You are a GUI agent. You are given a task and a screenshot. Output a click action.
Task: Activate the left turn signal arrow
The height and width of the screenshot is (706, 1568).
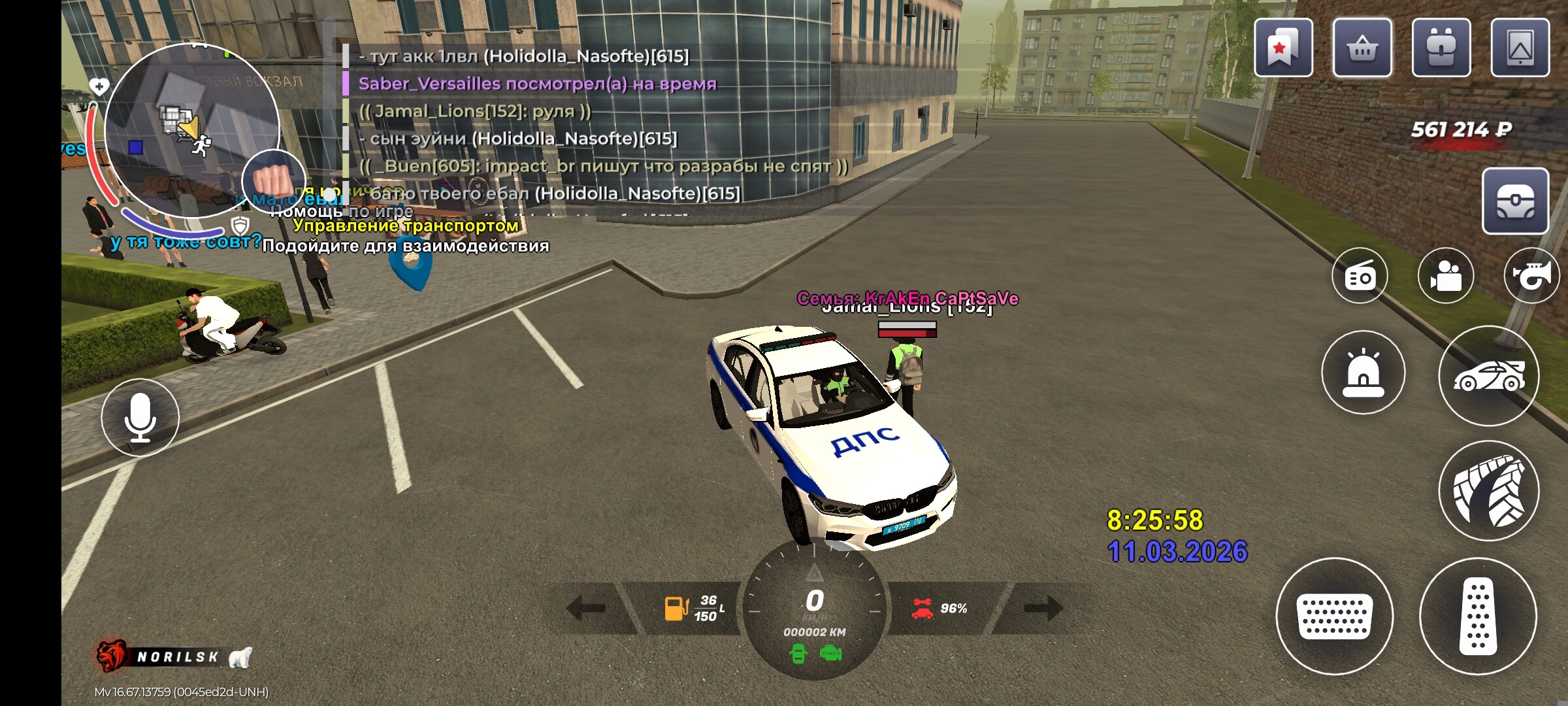coord(586,608)
